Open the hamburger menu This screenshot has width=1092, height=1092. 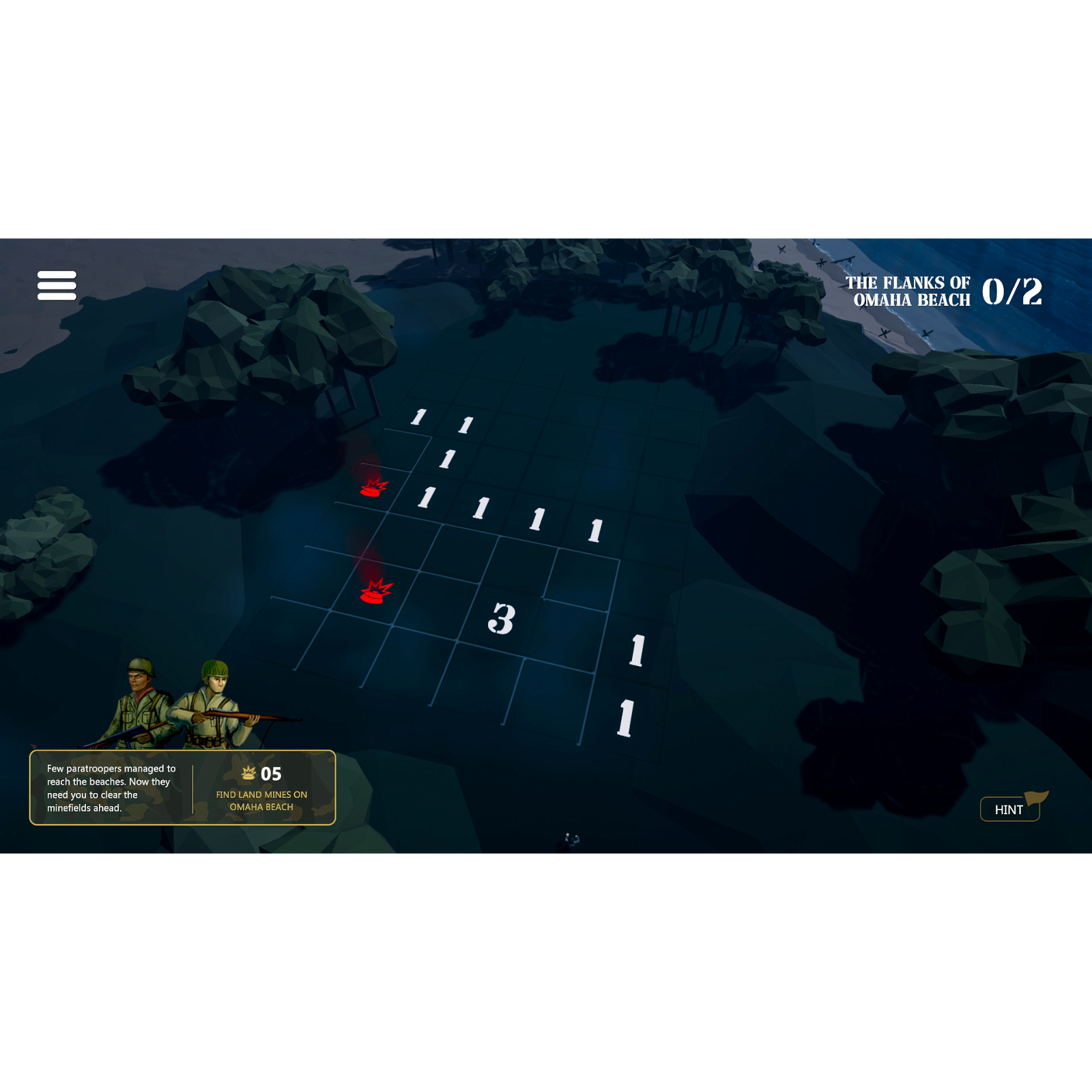click(x=58, y=284)
